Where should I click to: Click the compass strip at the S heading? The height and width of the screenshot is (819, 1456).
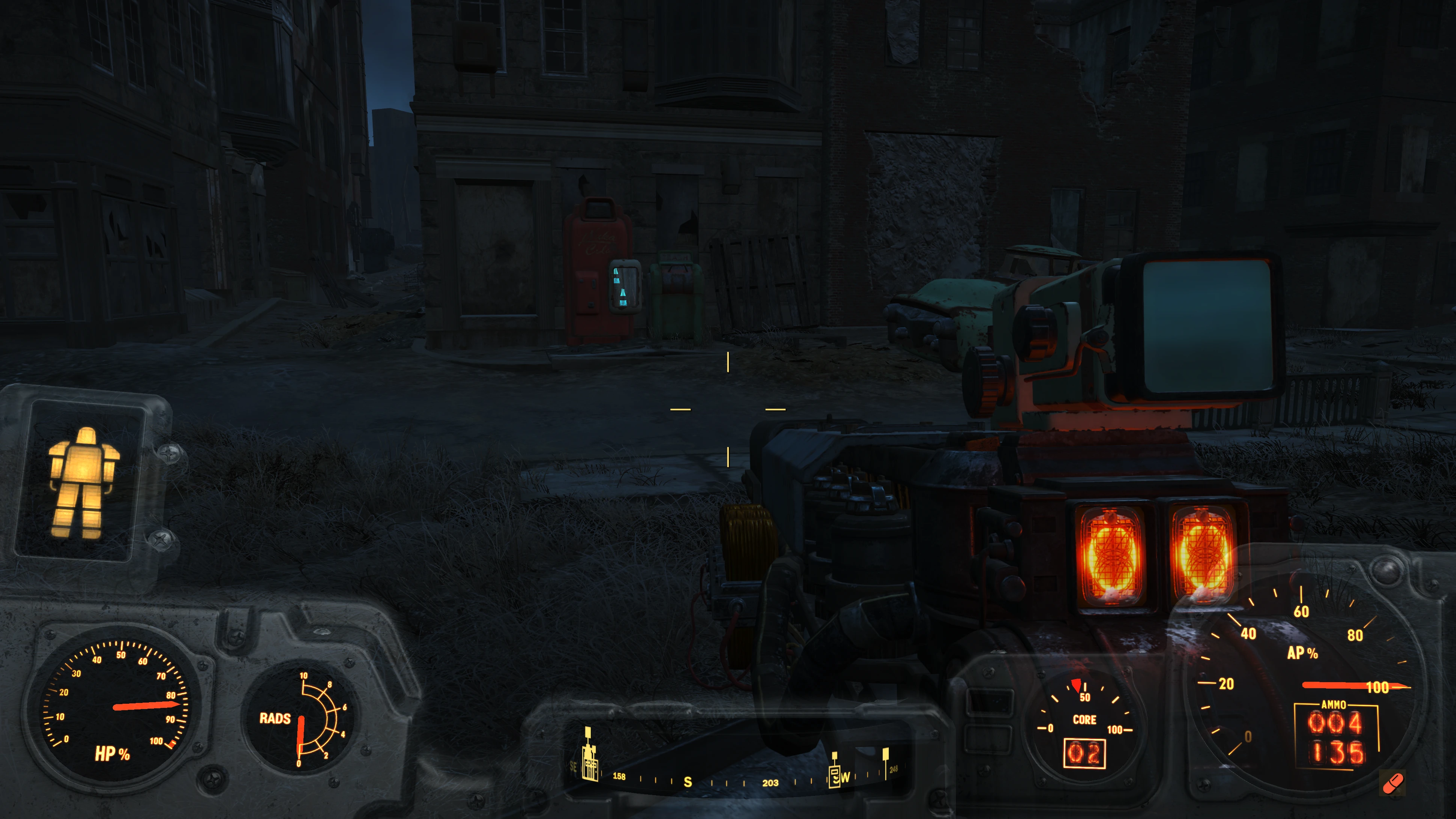point(687,782)
